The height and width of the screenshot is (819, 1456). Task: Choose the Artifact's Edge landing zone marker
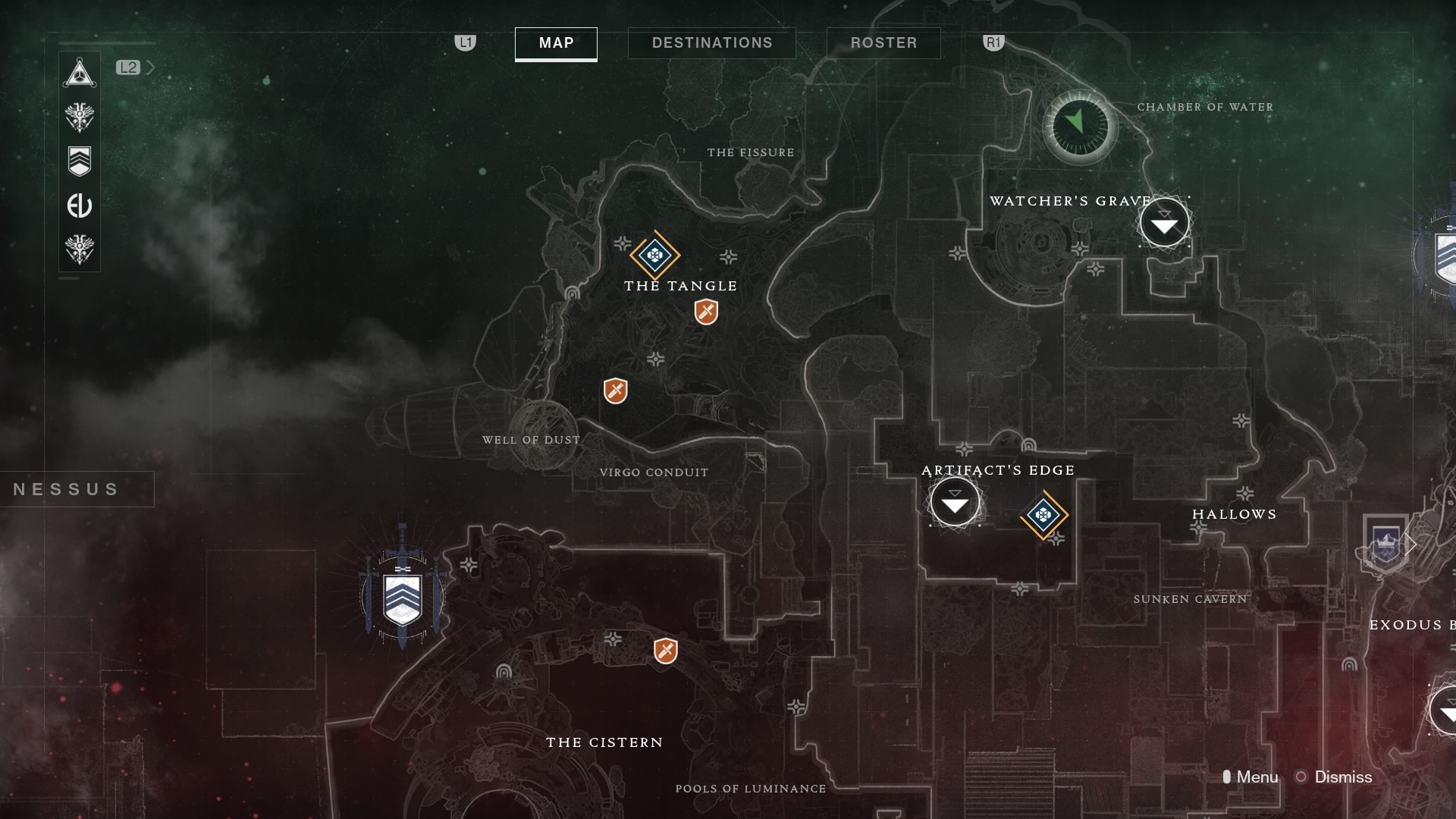point(955,503)
